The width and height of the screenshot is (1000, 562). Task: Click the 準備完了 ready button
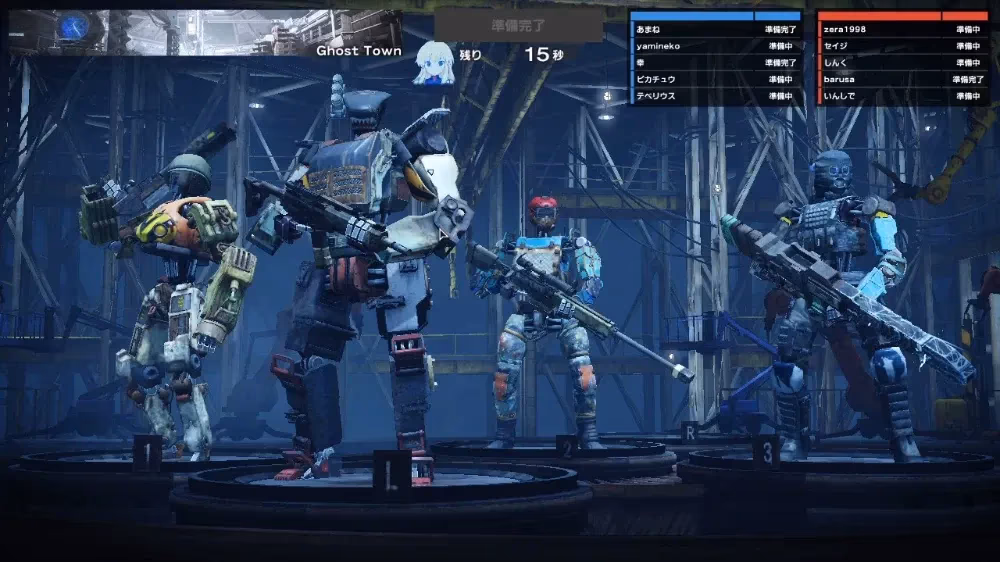pos(519,26)
